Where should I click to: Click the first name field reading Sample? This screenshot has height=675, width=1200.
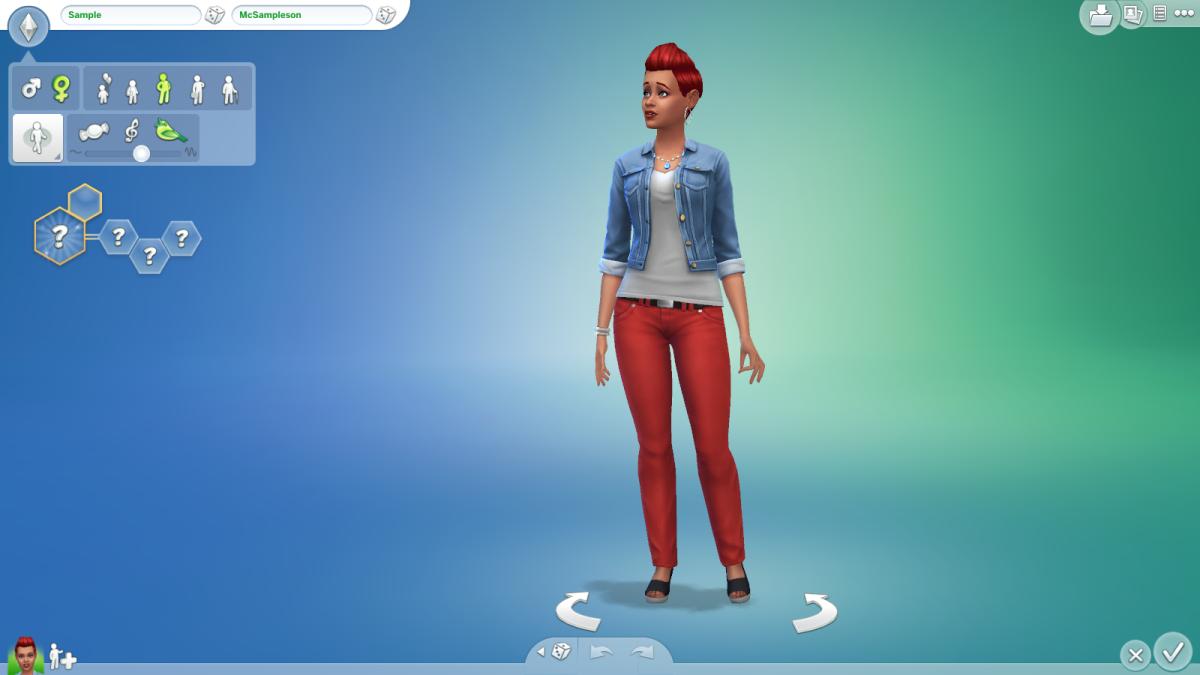pos(130,15)
